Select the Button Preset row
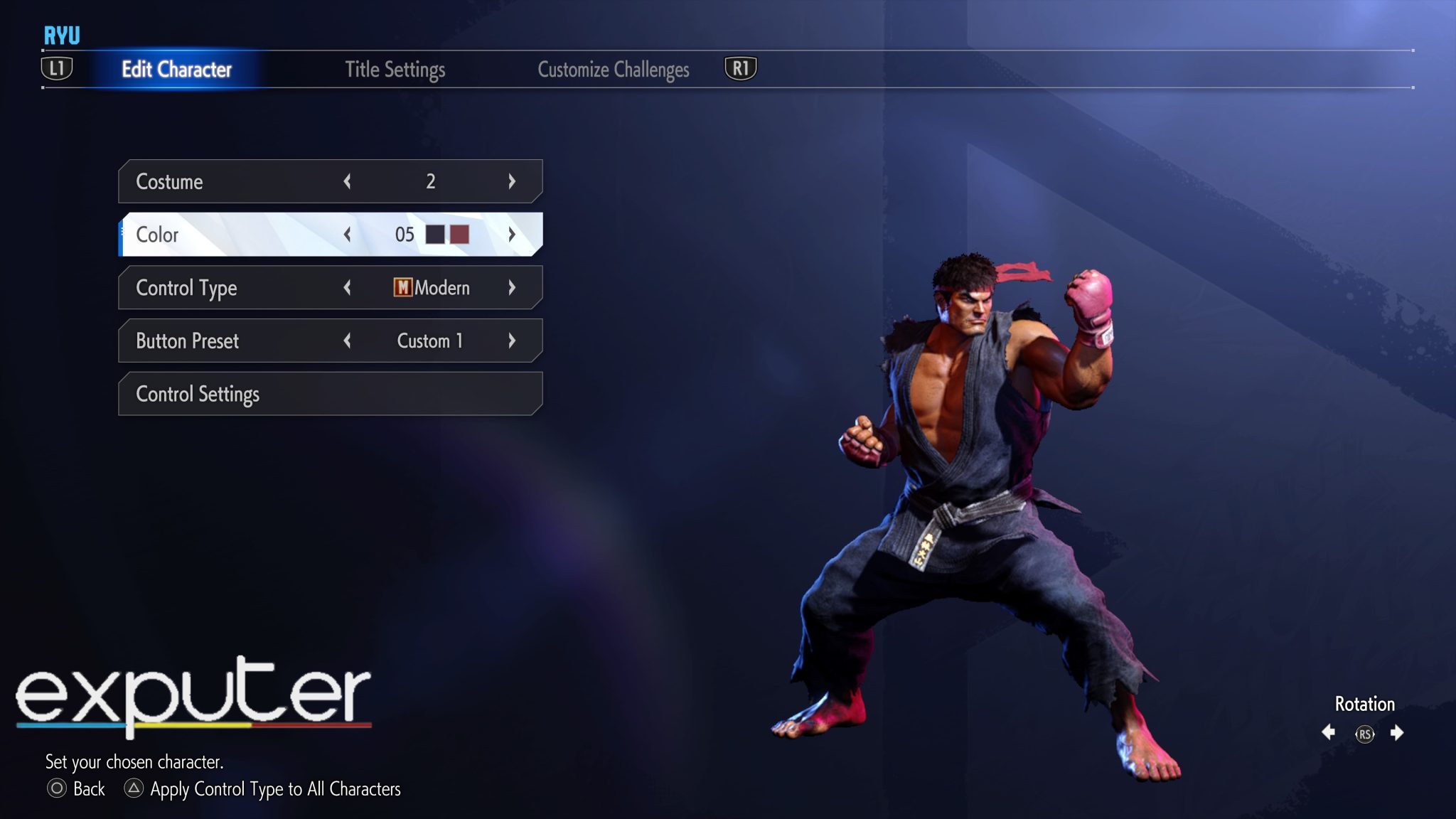 [213, 341]
